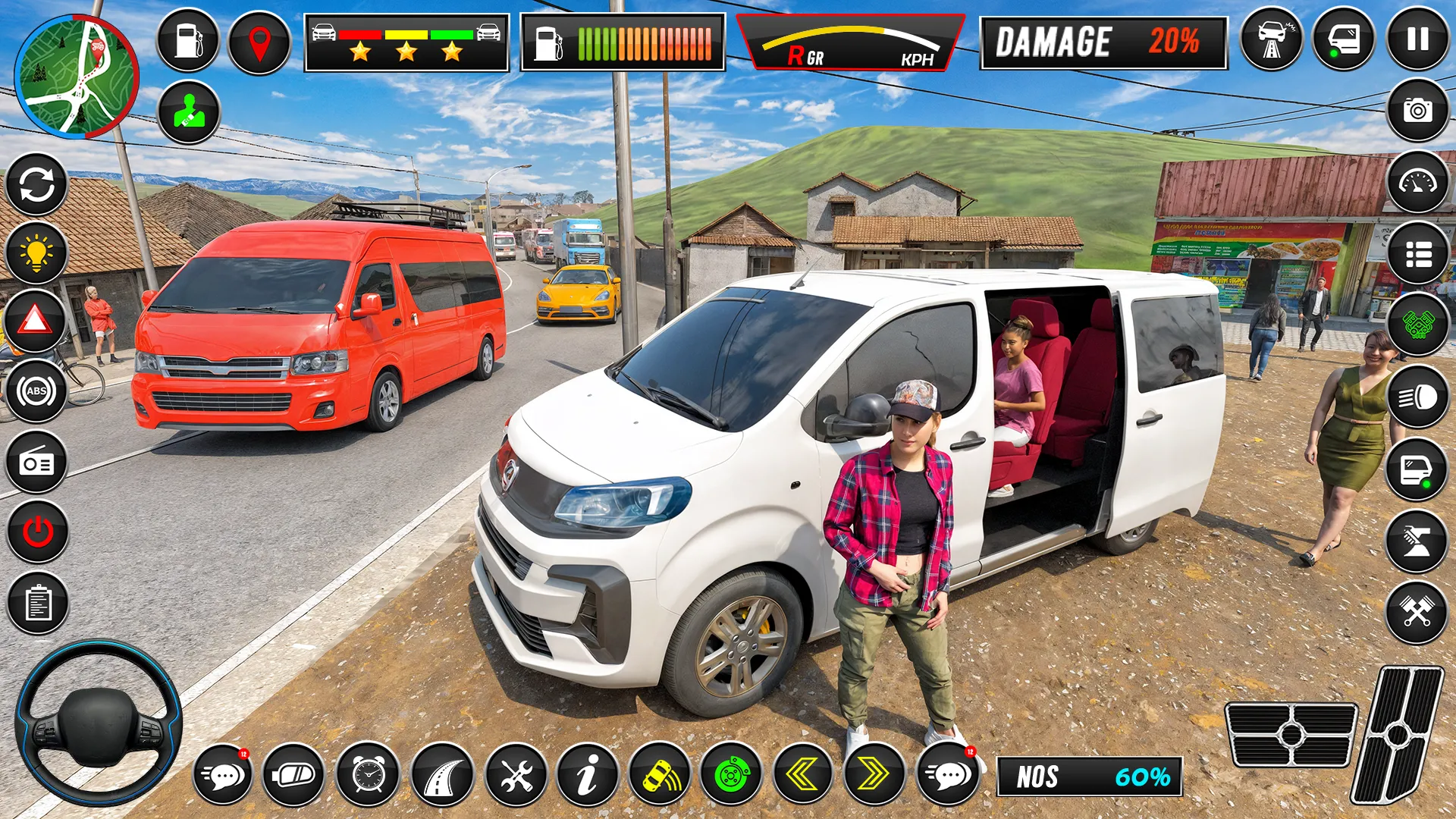Open the clipboard task list
The height and width of the screenshot is (819, 1456).
37,604
